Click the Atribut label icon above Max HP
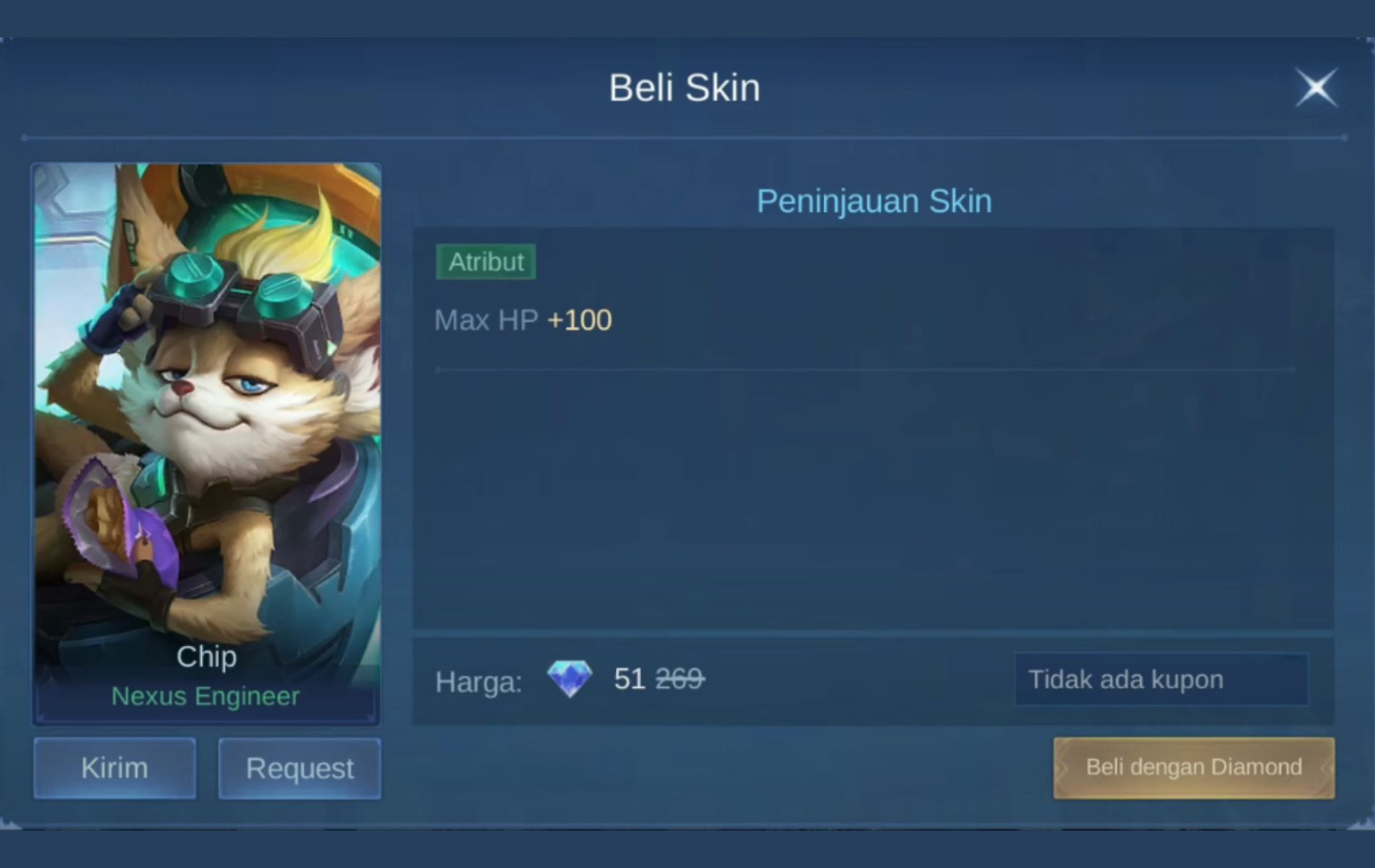1375x868 pixels. pos(486,262)
